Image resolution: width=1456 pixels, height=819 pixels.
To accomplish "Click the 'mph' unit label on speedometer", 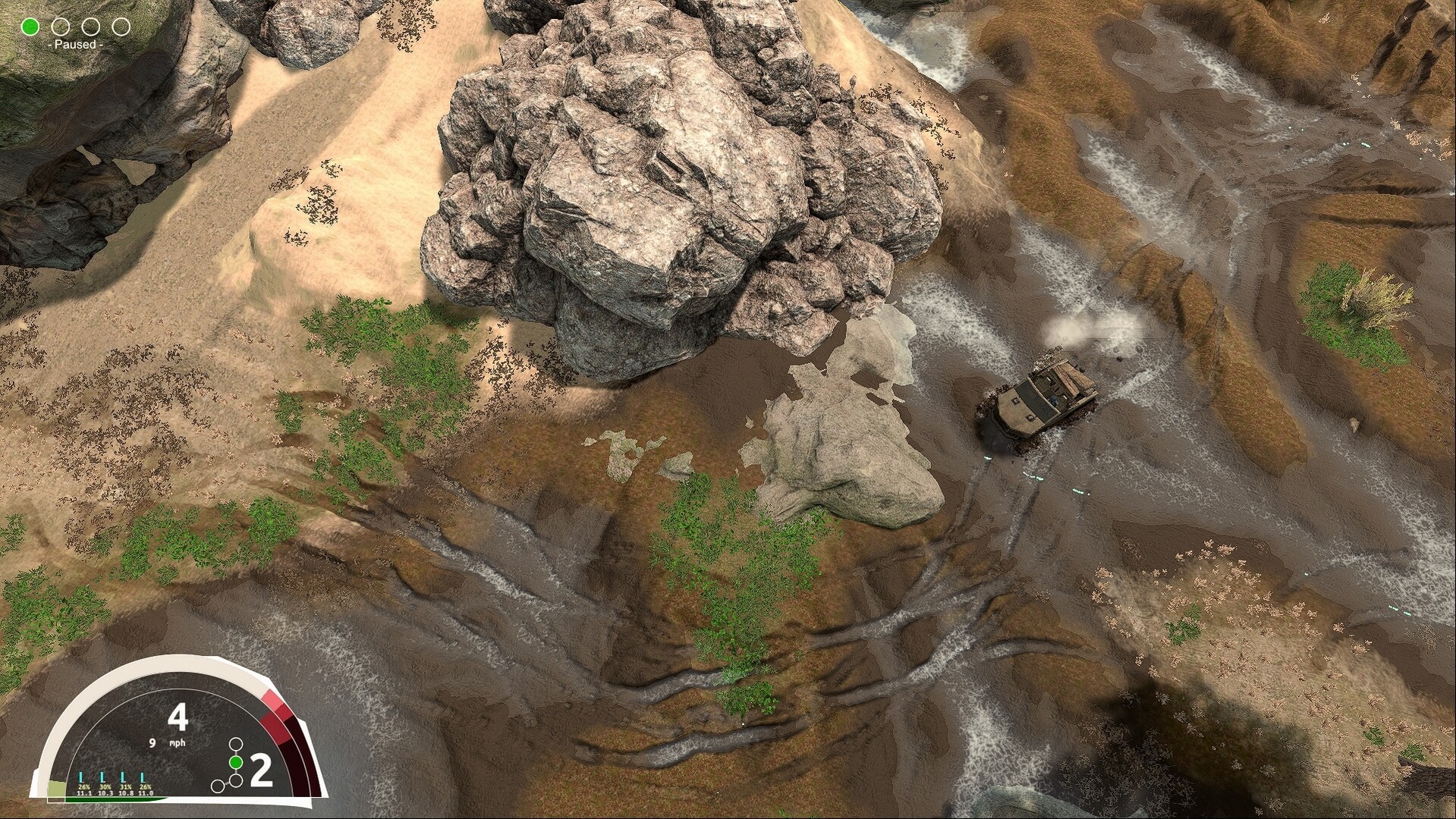I will point(178,743).
